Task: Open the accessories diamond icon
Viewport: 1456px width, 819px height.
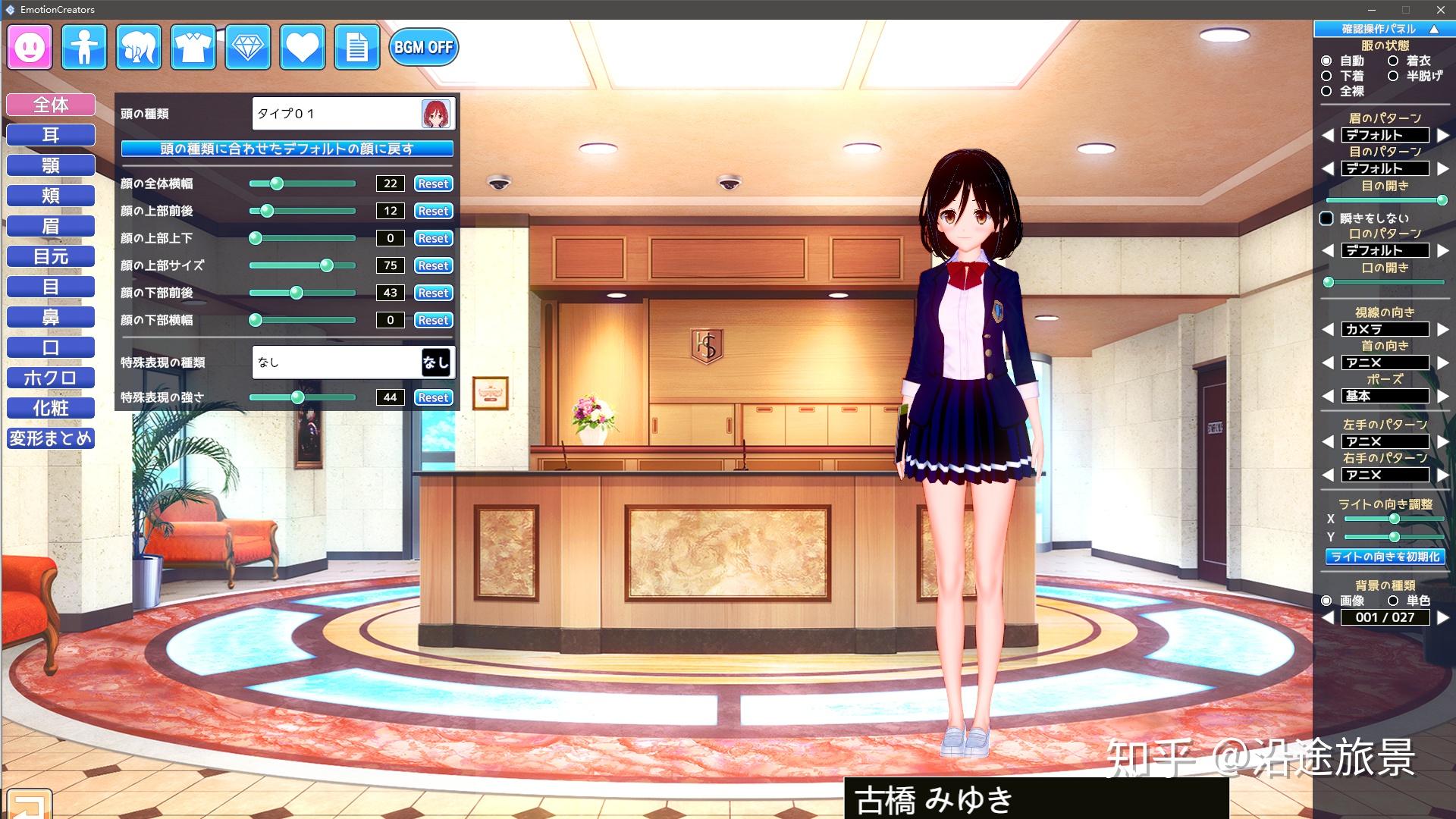Action: (x=247, y=47)
